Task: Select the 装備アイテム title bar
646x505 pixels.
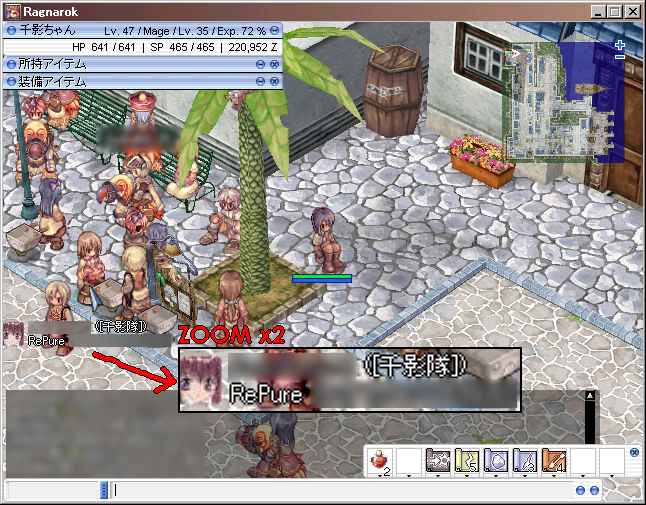Action: (x=130, y=79)
